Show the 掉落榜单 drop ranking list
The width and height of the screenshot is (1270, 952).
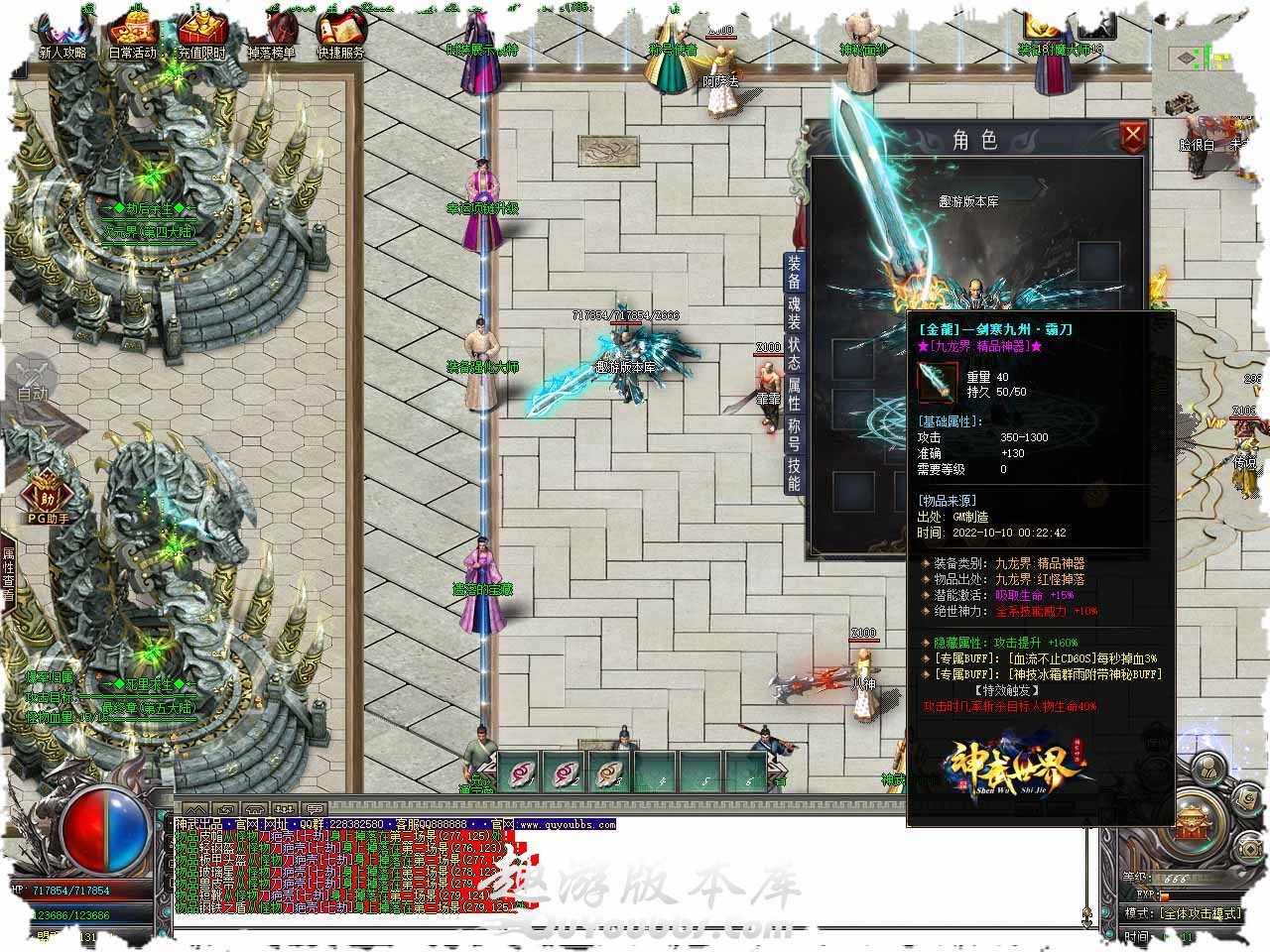click(271, 38)
